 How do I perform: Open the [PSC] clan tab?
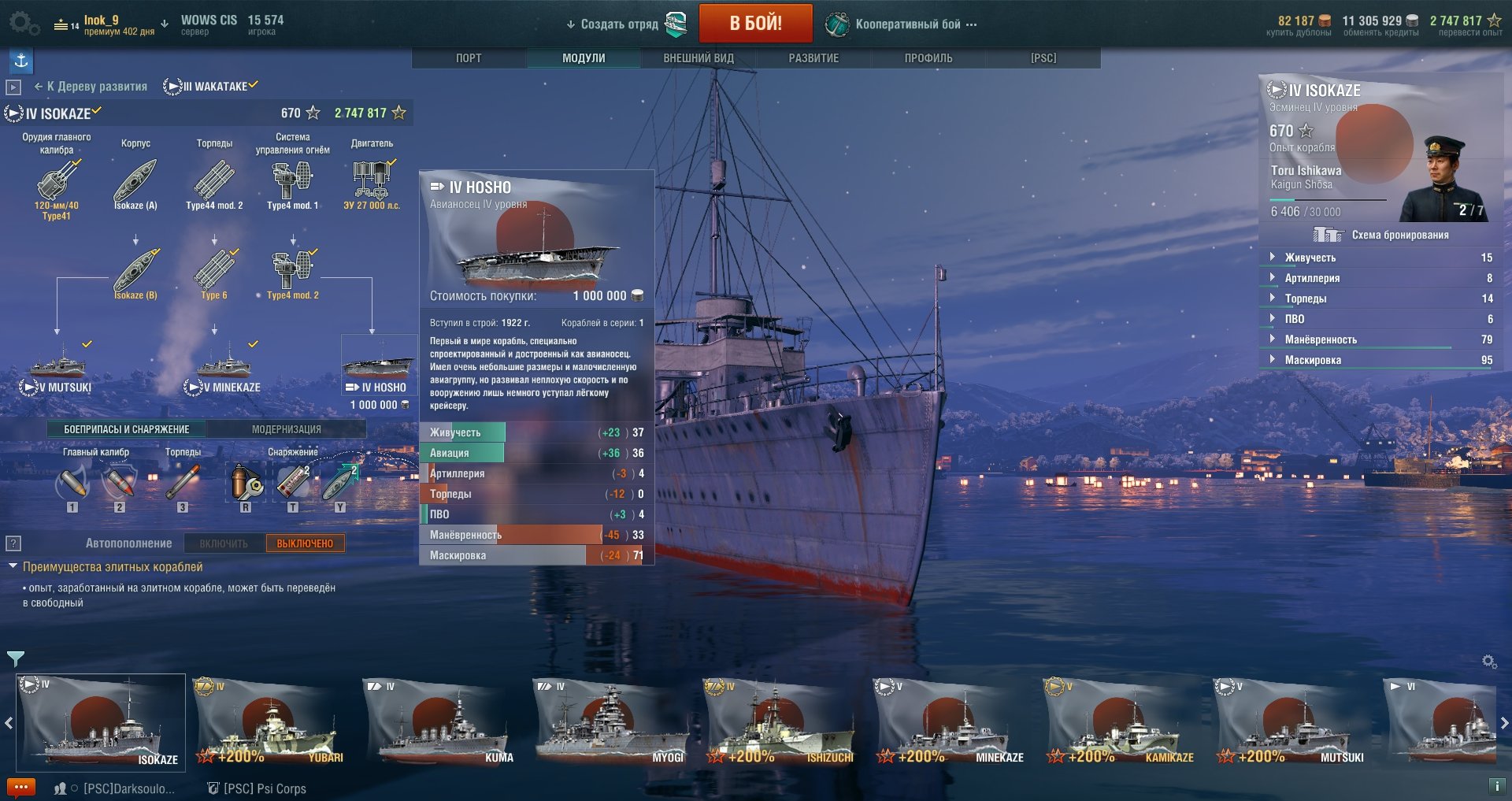click(x=1043, y=58)
